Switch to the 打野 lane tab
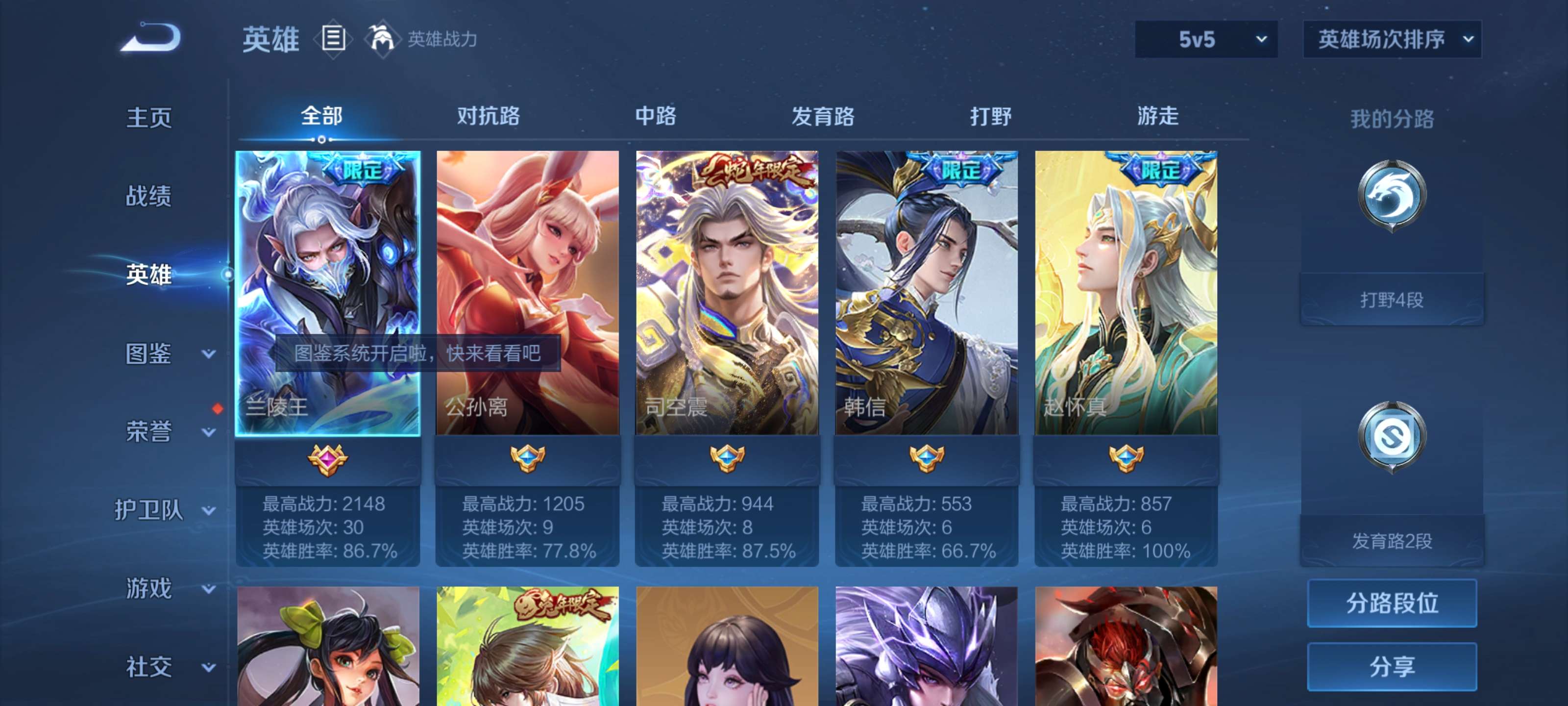Screen dimensions: 1568x706 (x=991, y=116)
